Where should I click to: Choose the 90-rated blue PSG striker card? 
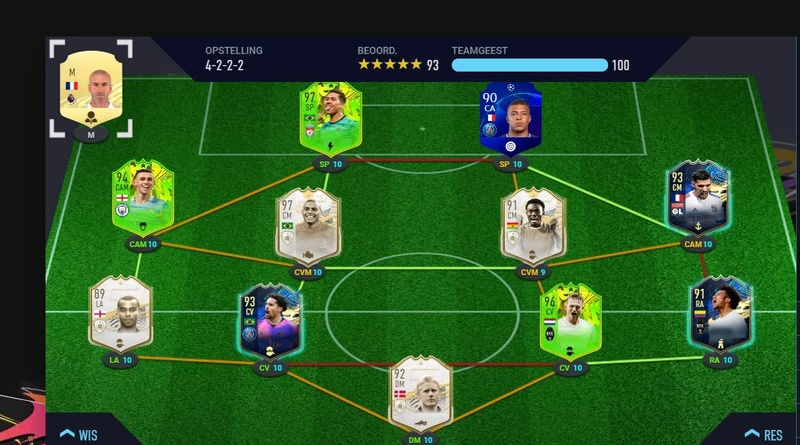[510, 118]
